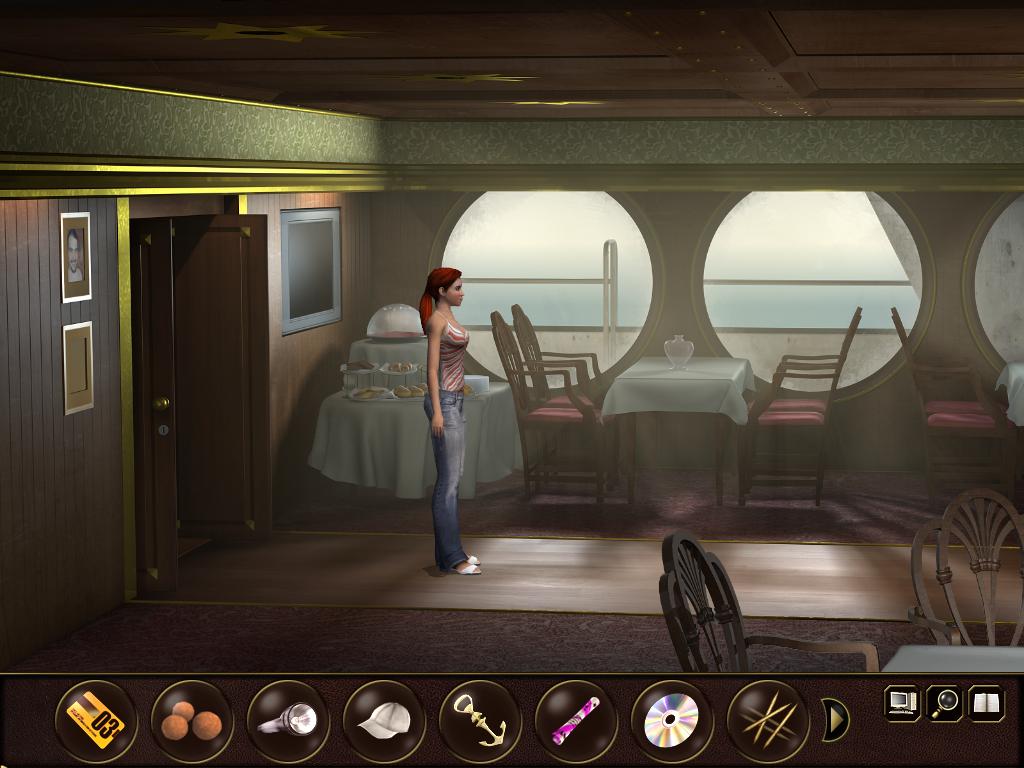1024x768 pixels.
Task: Select the orange 03 tag item
Action: click(96, 720)
